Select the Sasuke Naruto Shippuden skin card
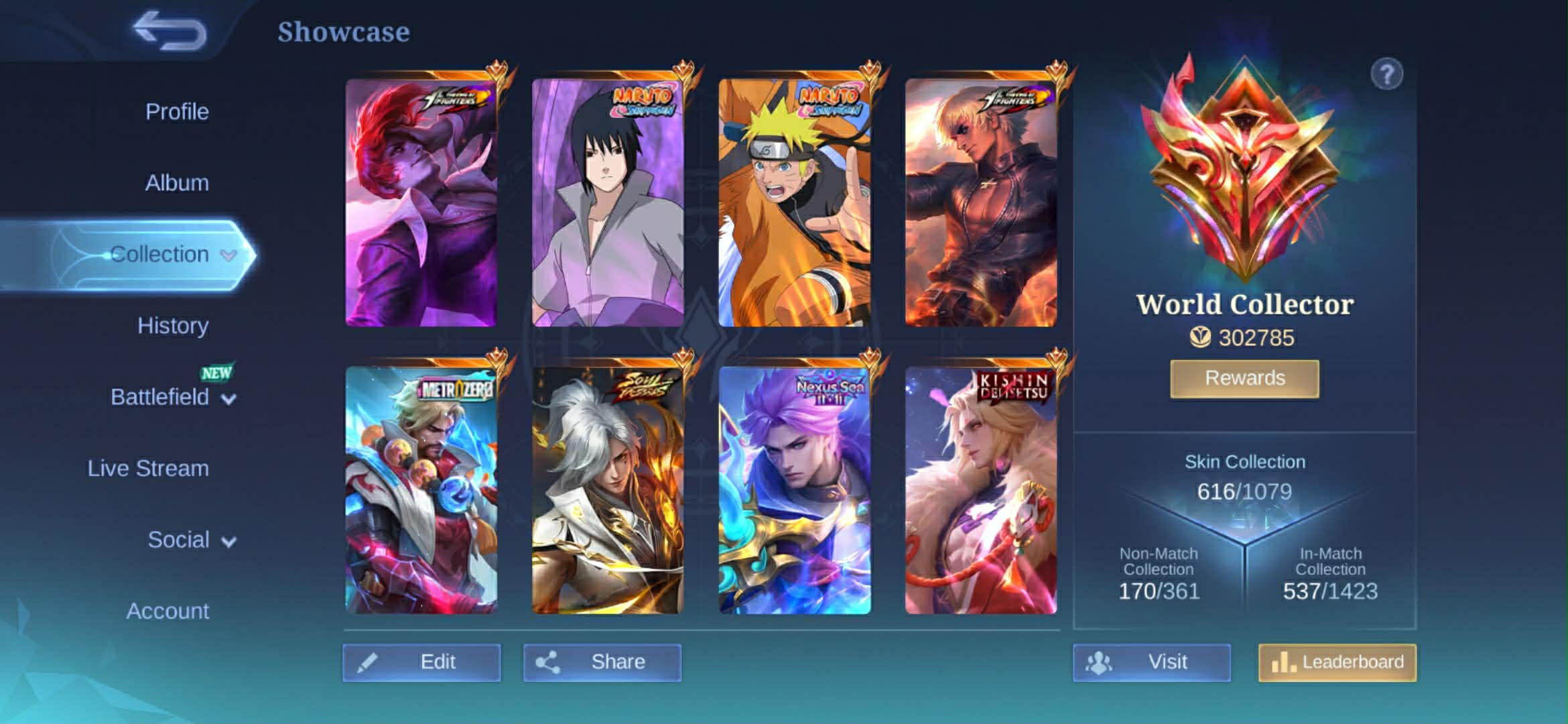Image resolution: width=1568 pixels, height=724 pixels. [x=608, y=203]
